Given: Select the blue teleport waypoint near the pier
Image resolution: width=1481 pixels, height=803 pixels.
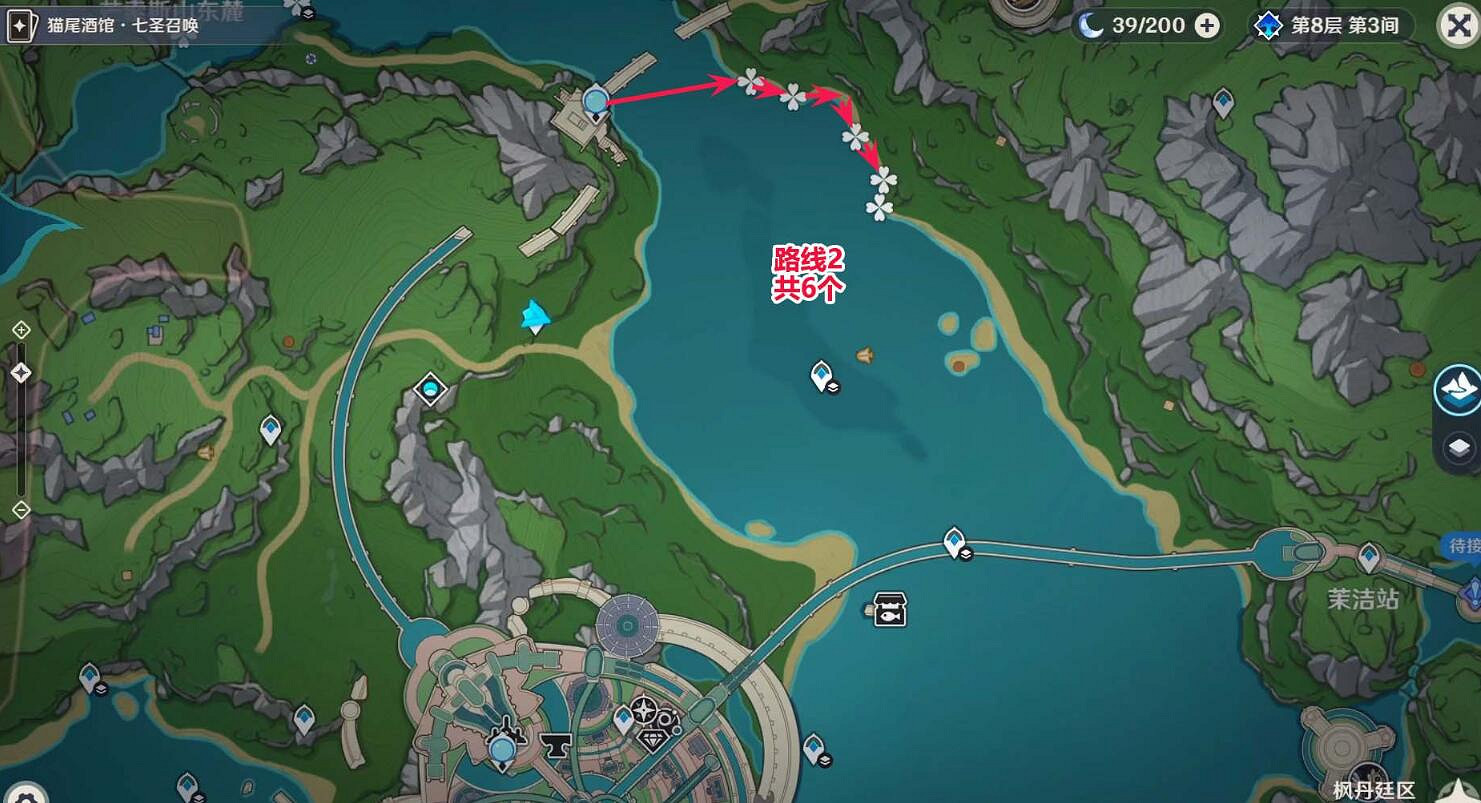Looking at the screenshot, I should pyautogui.click(x=594, y=100).
